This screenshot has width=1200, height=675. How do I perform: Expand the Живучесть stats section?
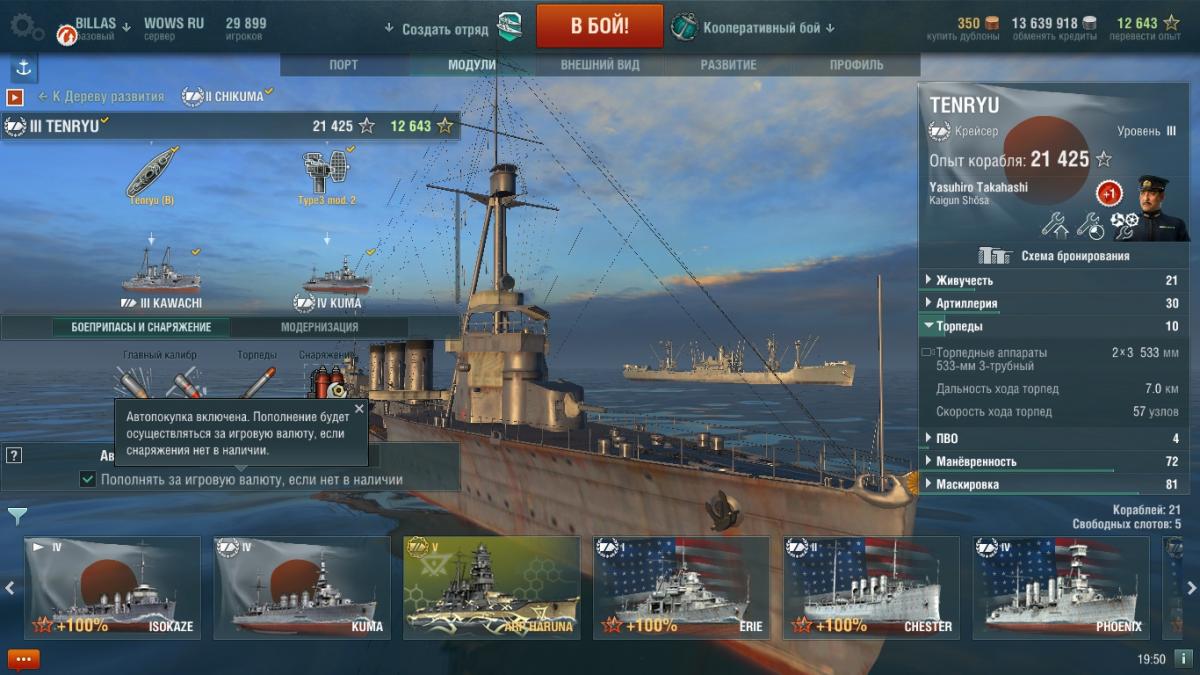(964, 281)
